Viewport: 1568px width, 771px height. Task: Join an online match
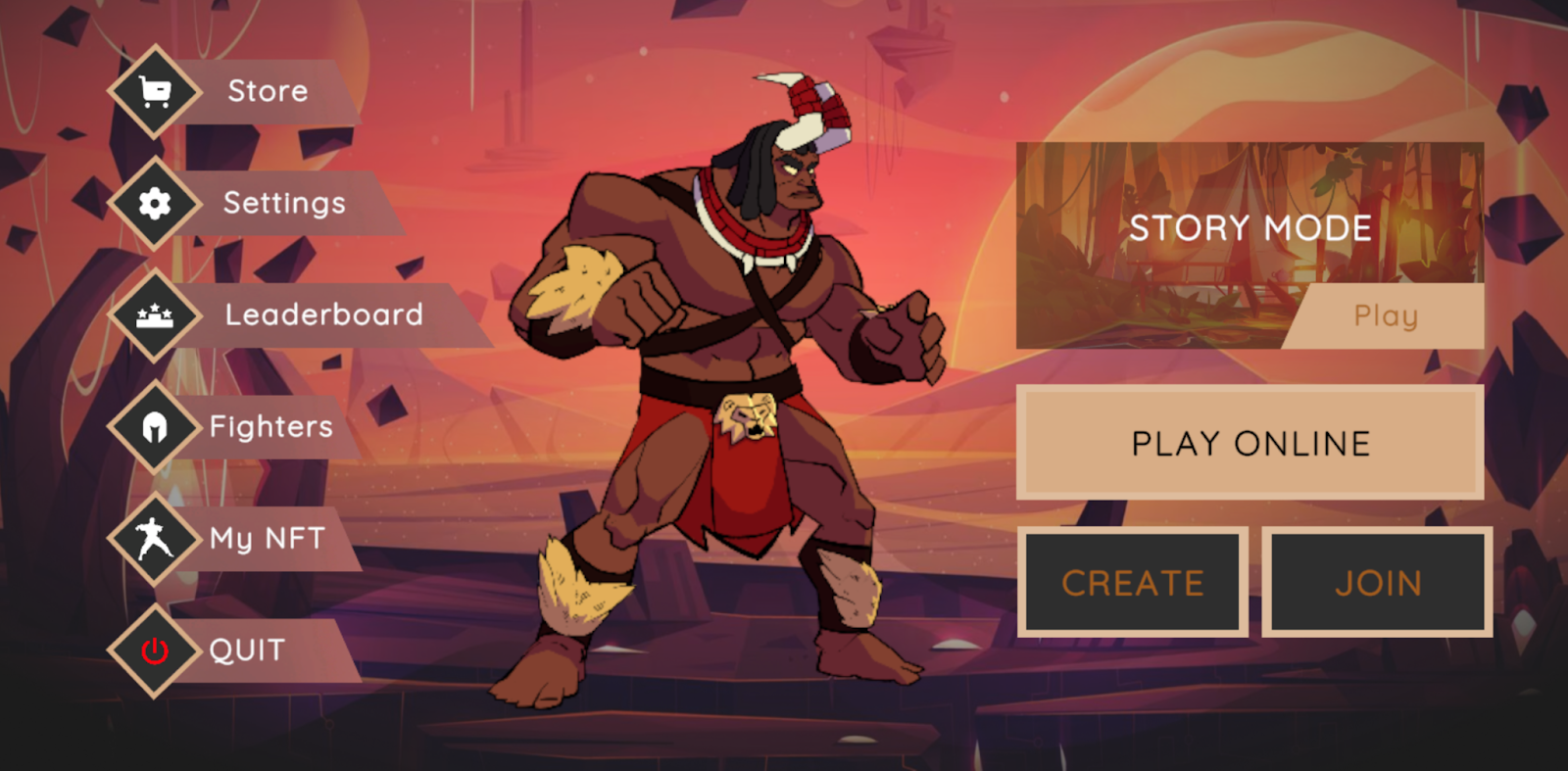(1377, 583)
